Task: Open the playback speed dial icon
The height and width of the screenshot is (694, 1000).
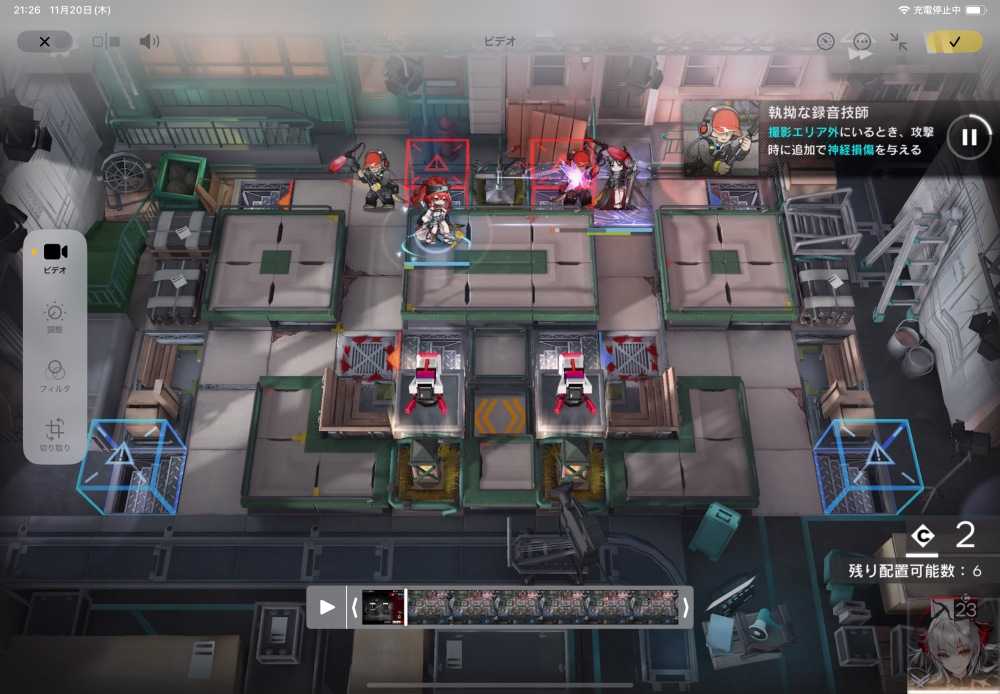Action: (825, 42)
